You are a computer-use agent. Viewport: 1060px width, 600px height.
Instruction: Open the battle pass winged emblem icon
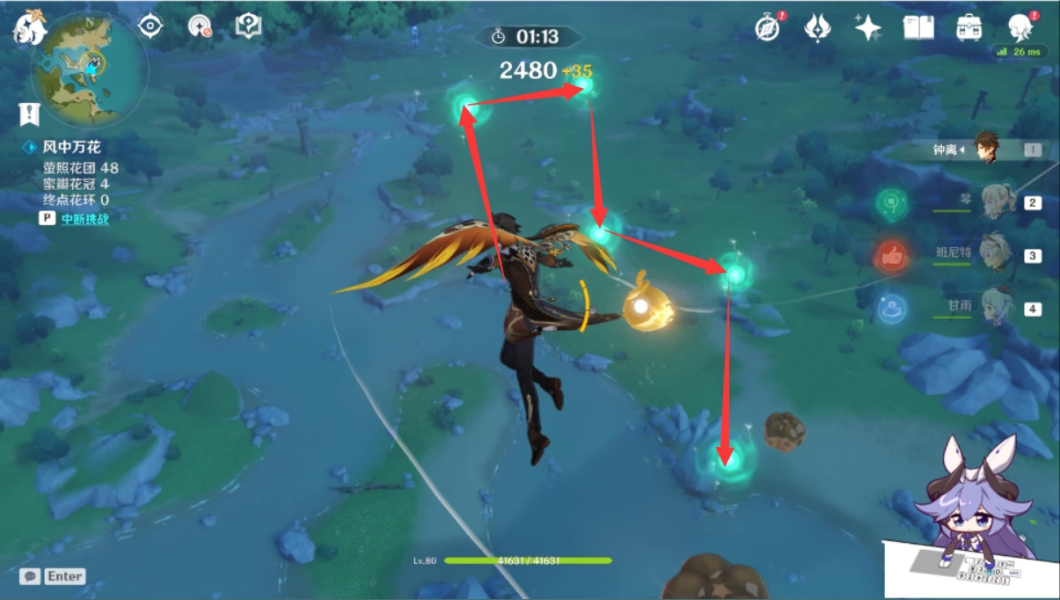[x=818, y=27]
